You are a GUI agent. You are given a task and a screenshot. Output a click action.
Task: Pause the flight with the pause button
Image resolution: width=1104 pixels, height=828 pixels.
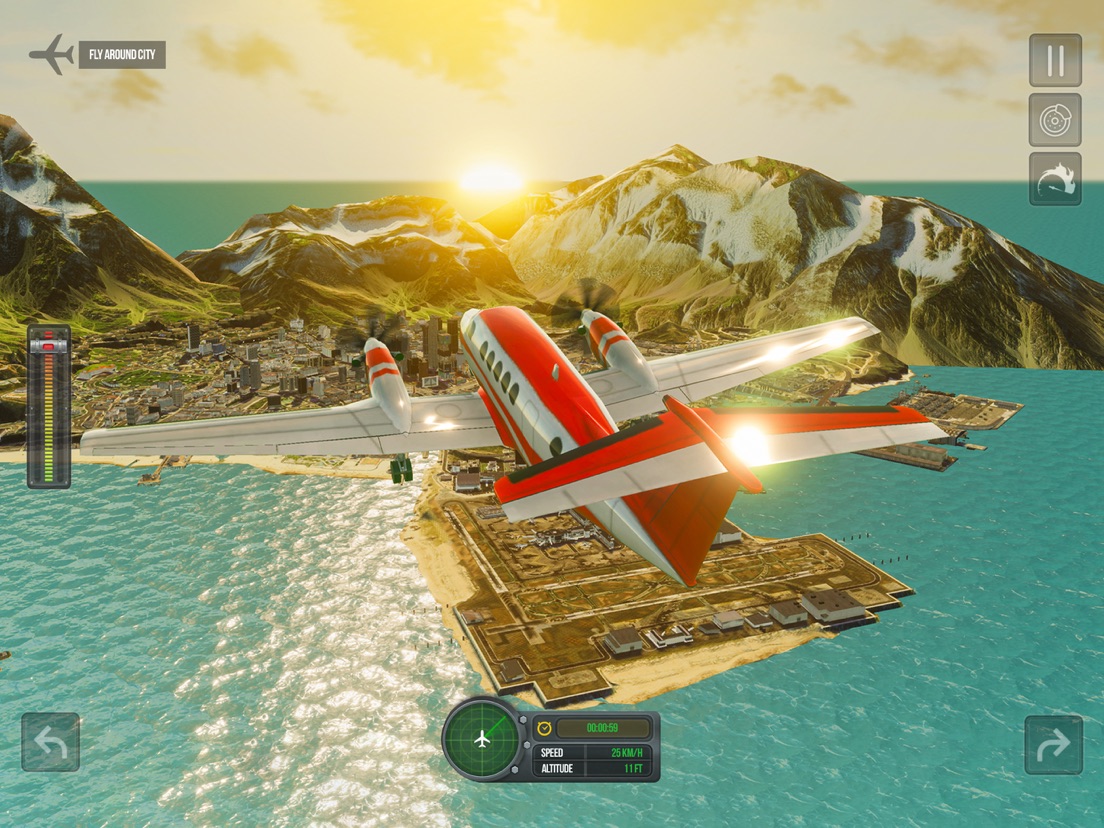click(x=1055, y=60)
